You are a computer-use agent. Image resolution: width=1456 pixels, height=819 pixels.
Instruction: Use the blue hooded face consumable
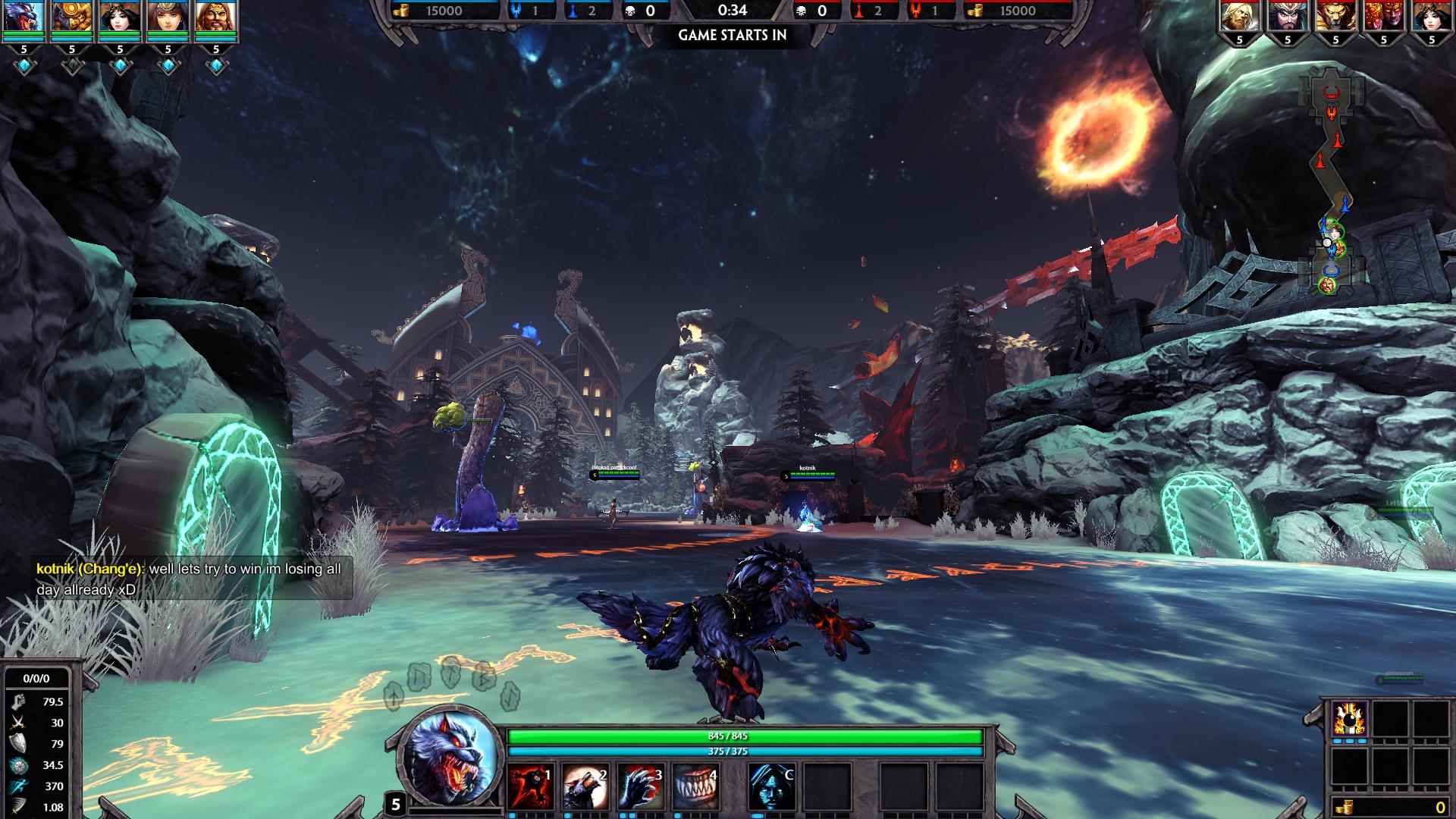772,786
